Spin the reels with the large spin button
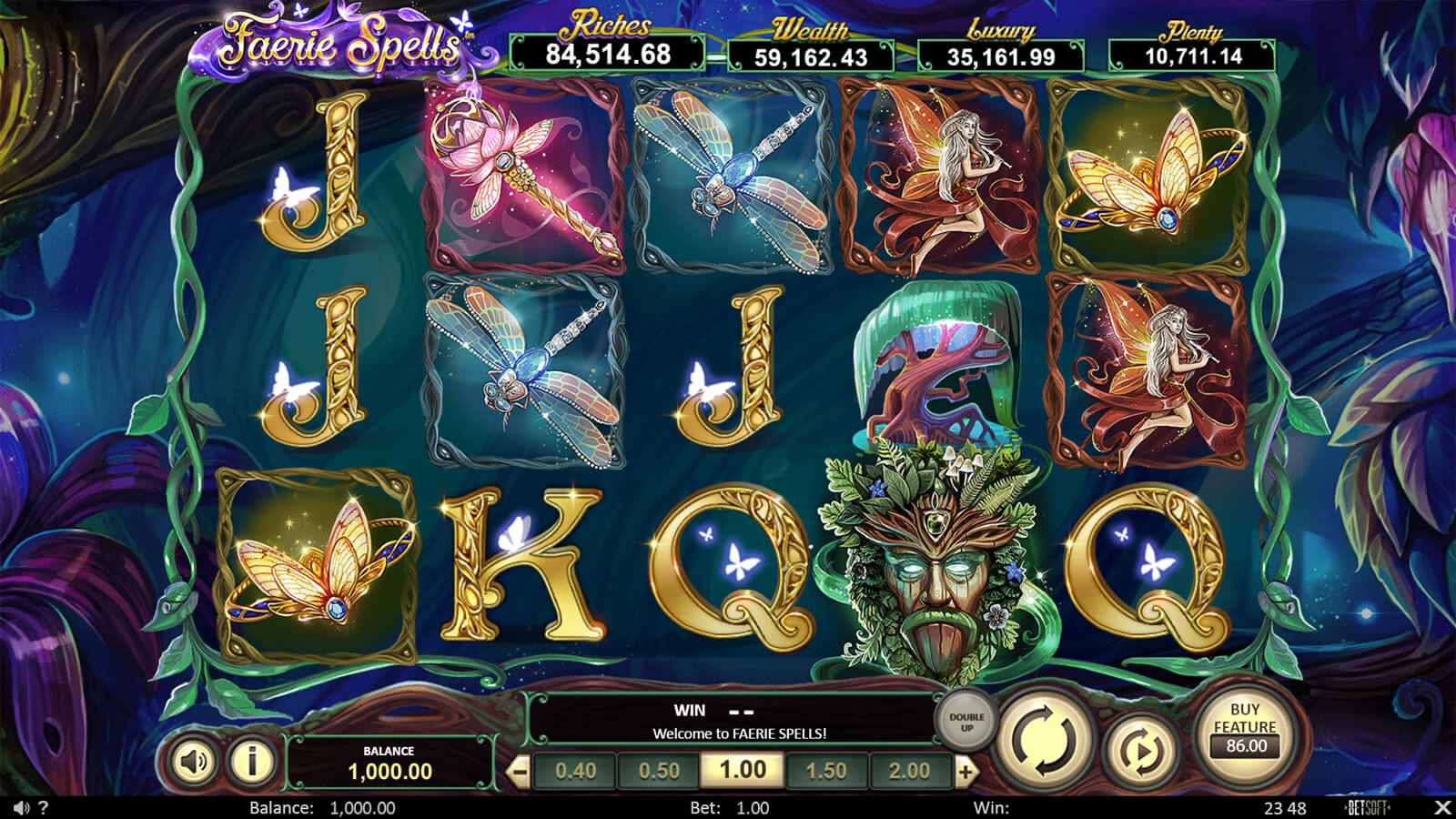 (1043, 739)
